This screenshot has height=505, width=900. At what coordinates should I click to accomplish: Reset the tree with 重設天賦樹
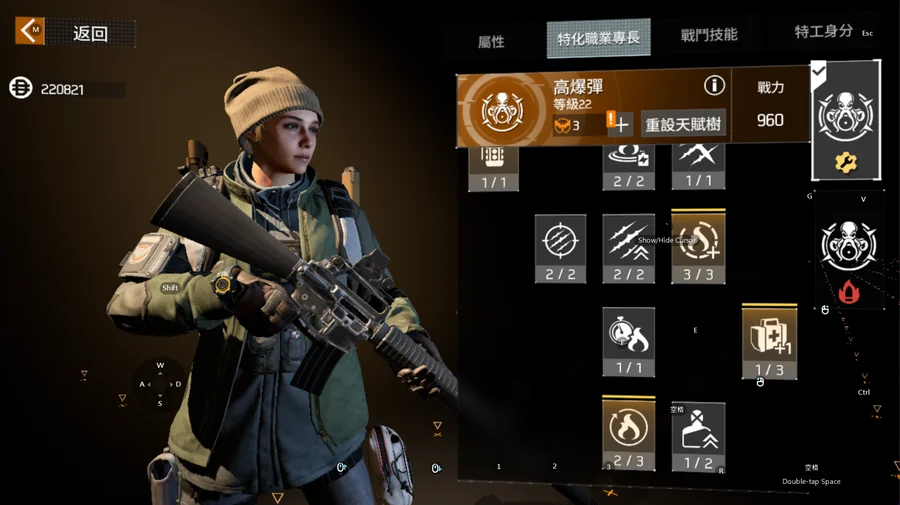coord(683,125)
